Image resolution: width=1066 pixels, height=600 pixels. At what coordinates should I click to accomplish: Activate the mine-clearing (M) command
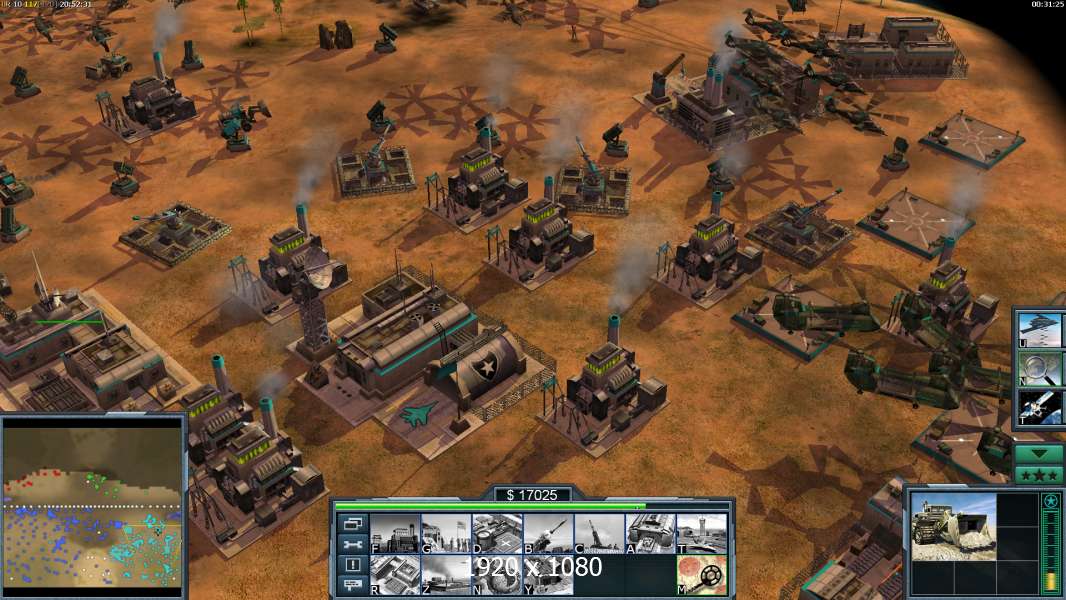(x=701, y=575)
